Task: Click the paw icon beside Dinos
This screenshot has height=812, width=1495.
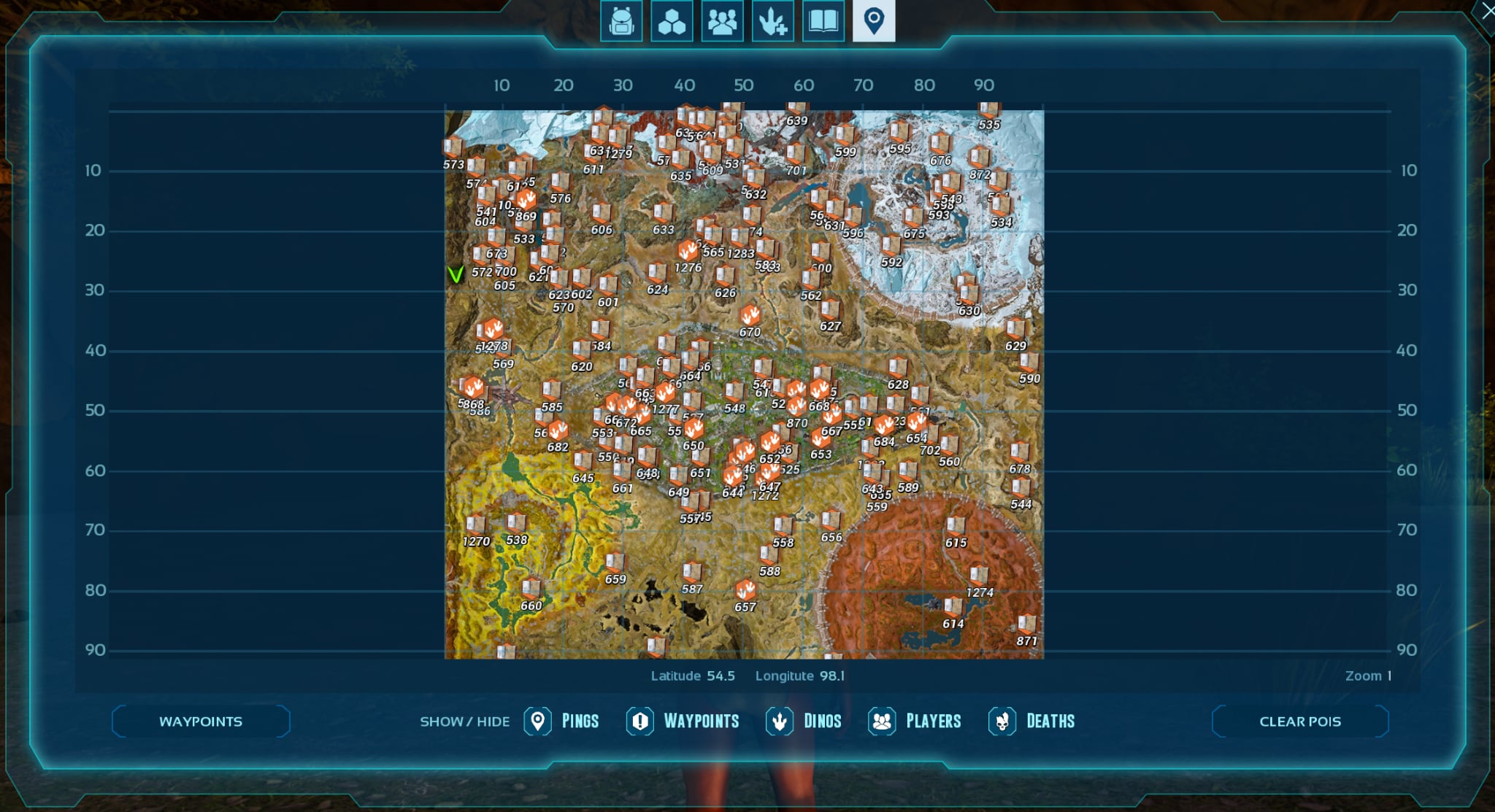Action: [779, 721]
